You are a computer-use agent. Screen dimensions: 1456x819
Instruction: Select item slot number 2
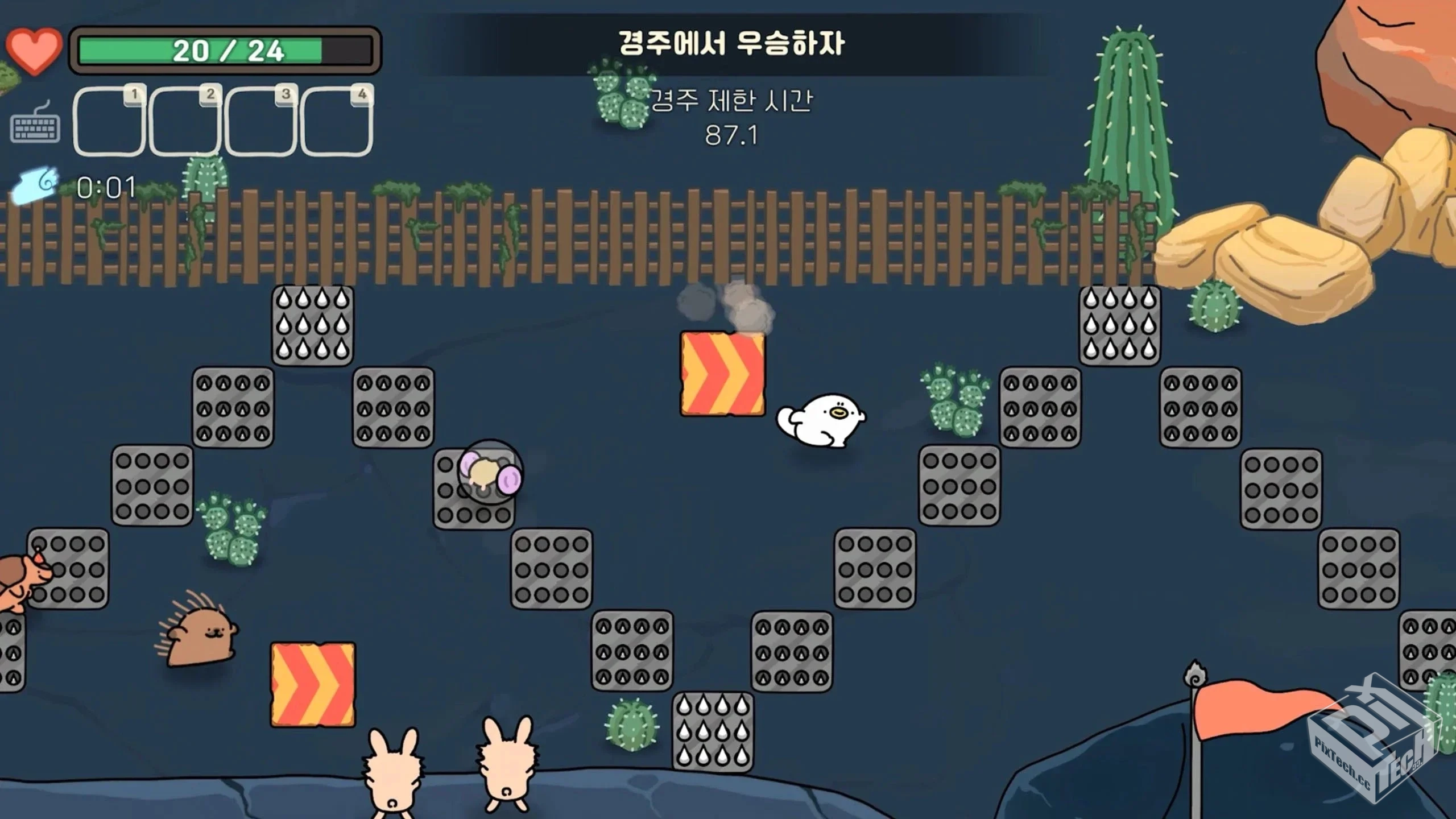184,121
